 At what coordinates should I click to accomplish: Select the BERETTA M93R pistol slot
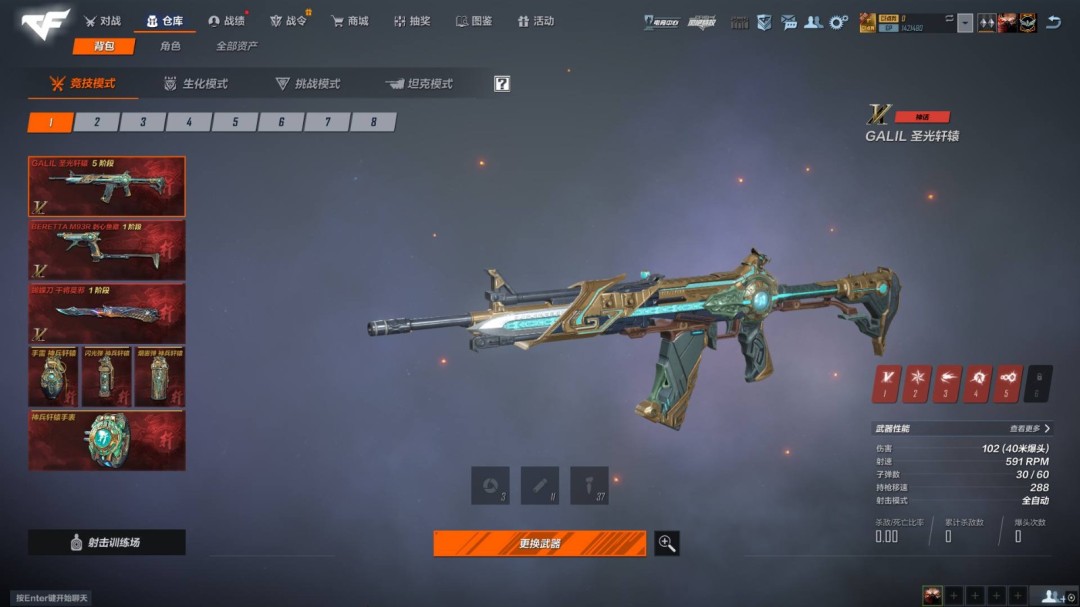pyautogui.click(x=106, y=250)
